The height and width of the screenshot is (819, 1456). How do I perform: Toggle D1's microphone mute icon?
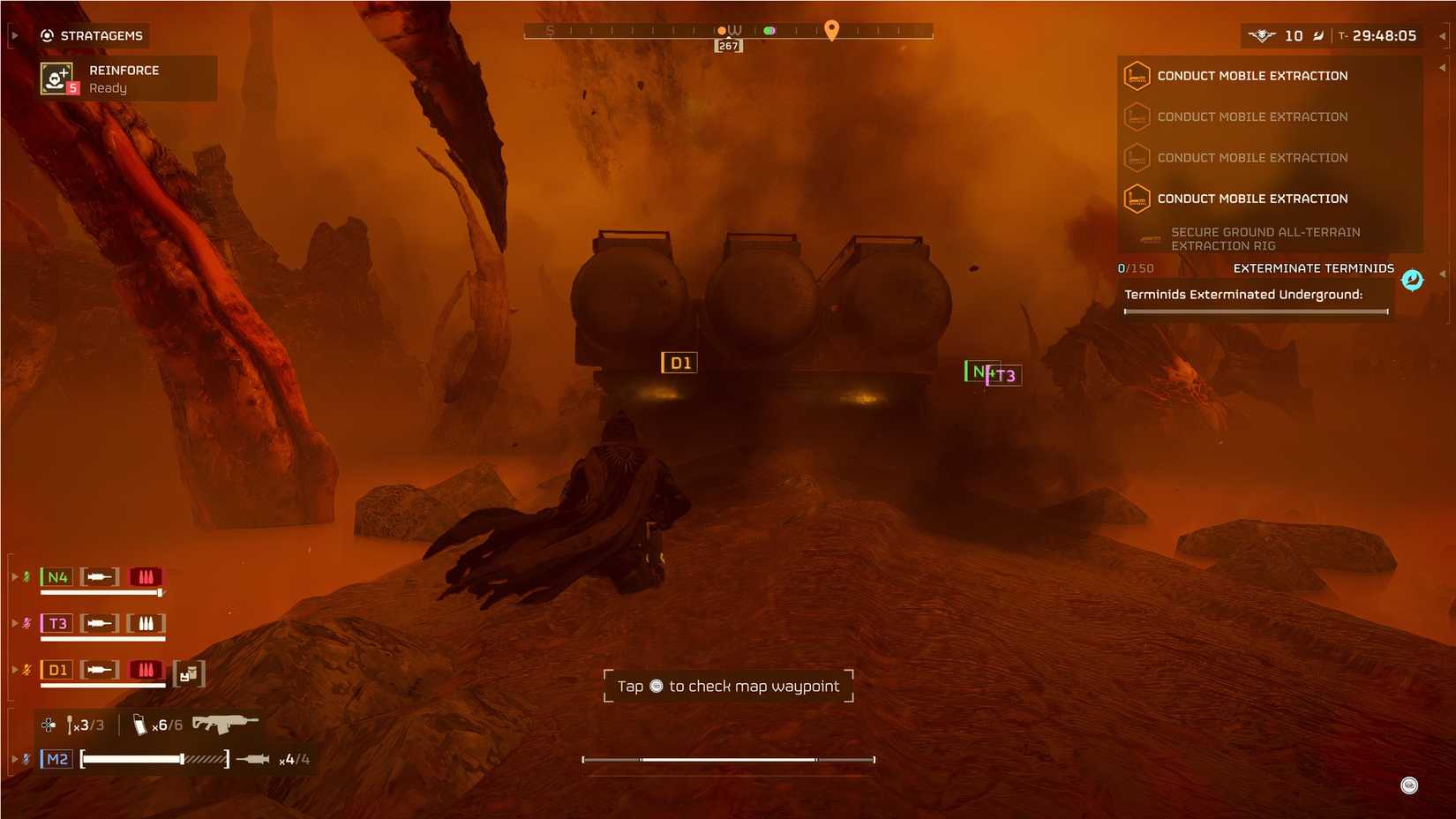26,669
